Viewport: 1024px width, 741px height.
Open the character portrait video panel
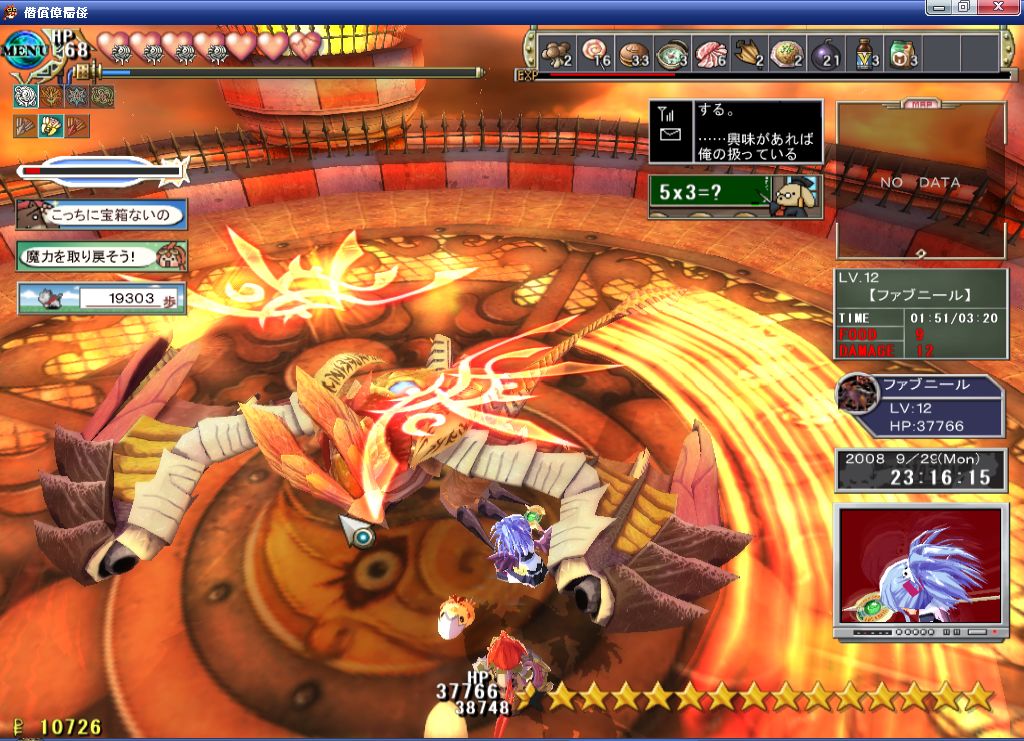[920, 567]
